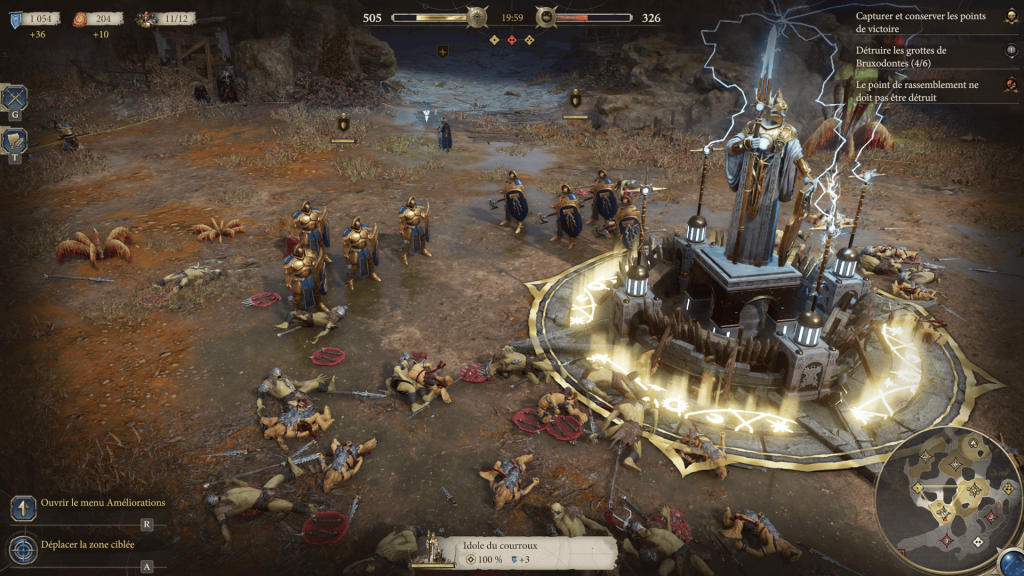Click the army population icon
This screenshot has height=576, width=1024.
click(x=148, y=18)
